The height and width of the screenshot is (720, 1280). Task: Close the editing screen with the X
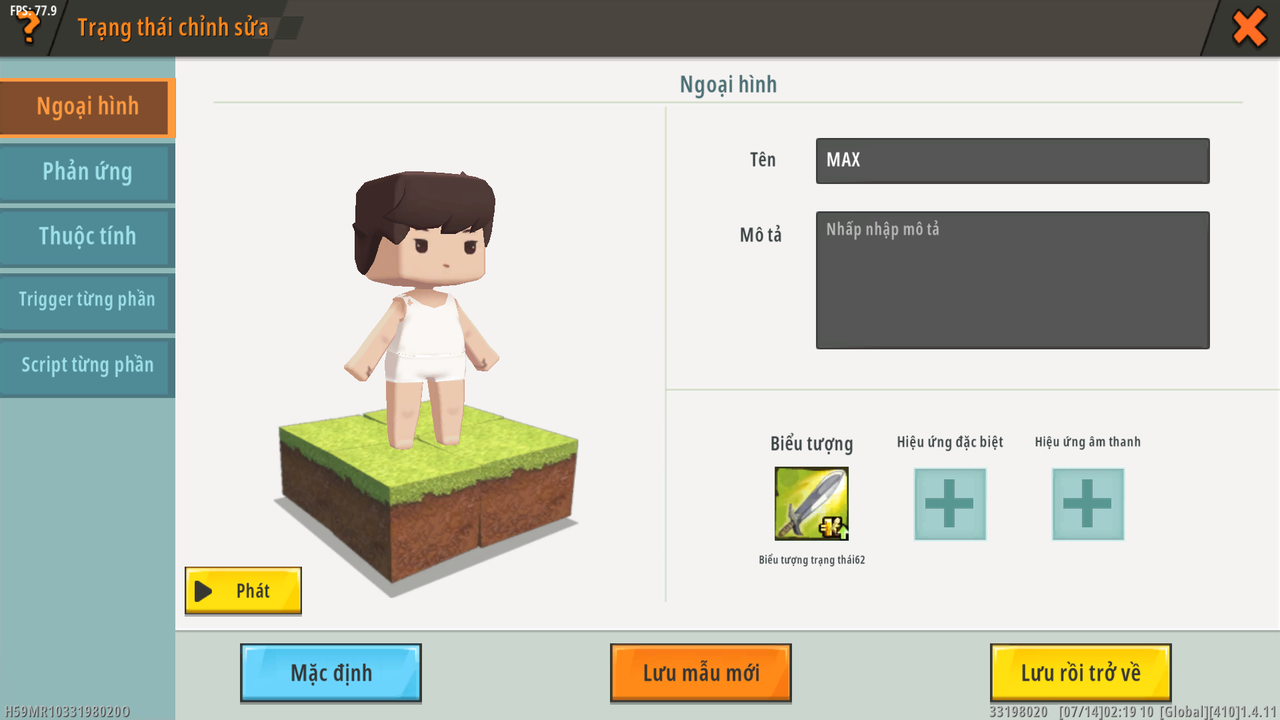[1249, 27]
